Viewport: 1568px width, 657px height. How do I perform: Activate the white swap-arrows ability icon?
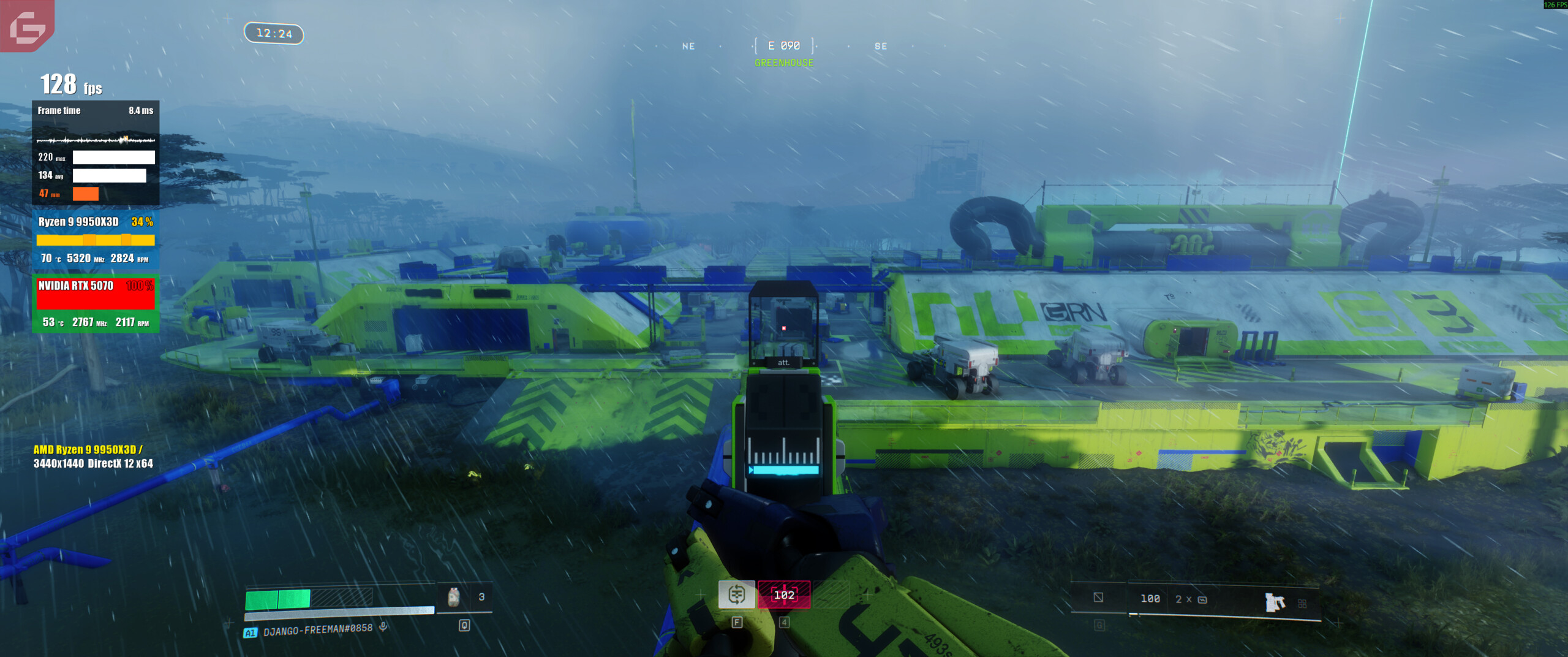[x=736, y=594]
